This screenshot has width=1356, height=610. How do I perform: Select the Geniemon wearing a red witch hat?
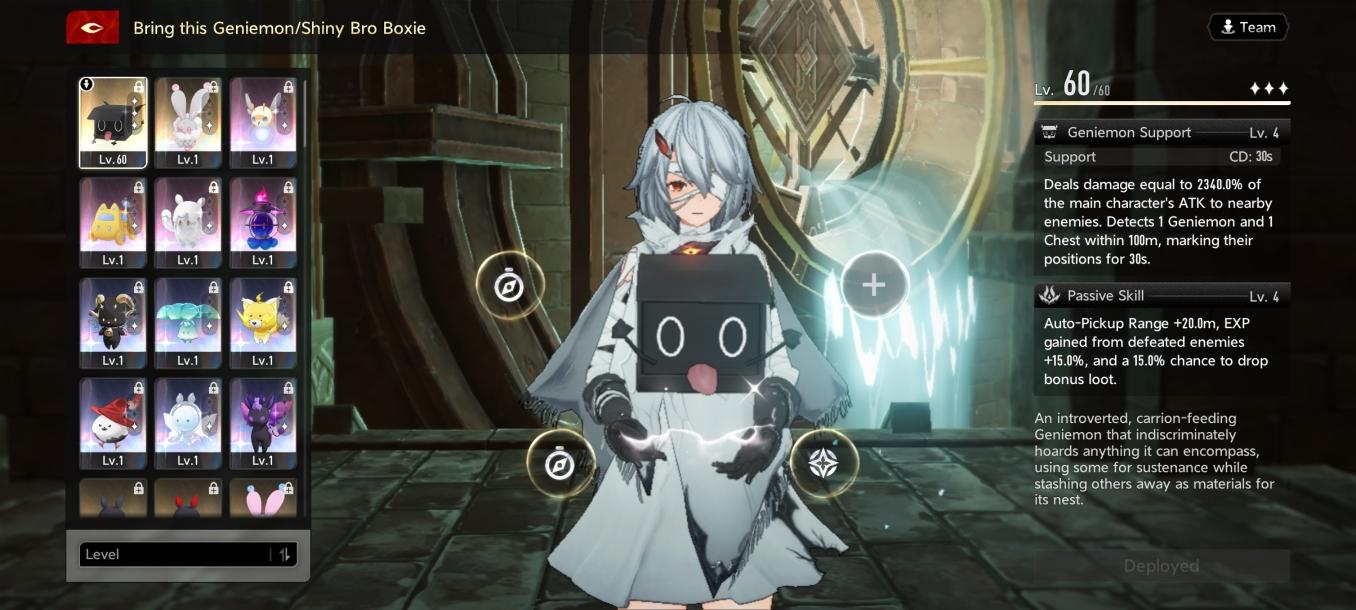pos(113,422)
